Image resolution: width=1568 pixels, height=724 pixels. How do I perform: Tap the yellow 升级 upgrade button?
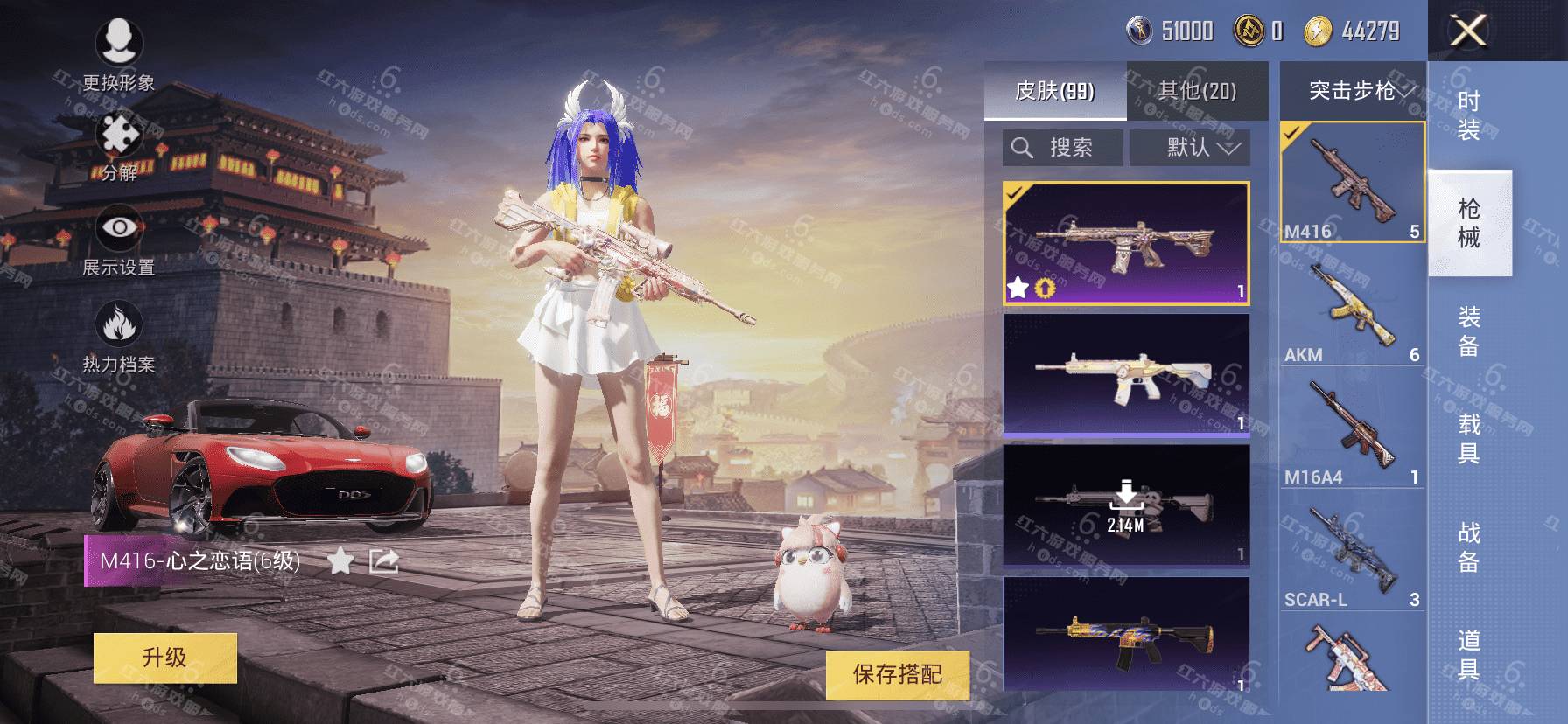pyautogui.click(x=164, y=658)
